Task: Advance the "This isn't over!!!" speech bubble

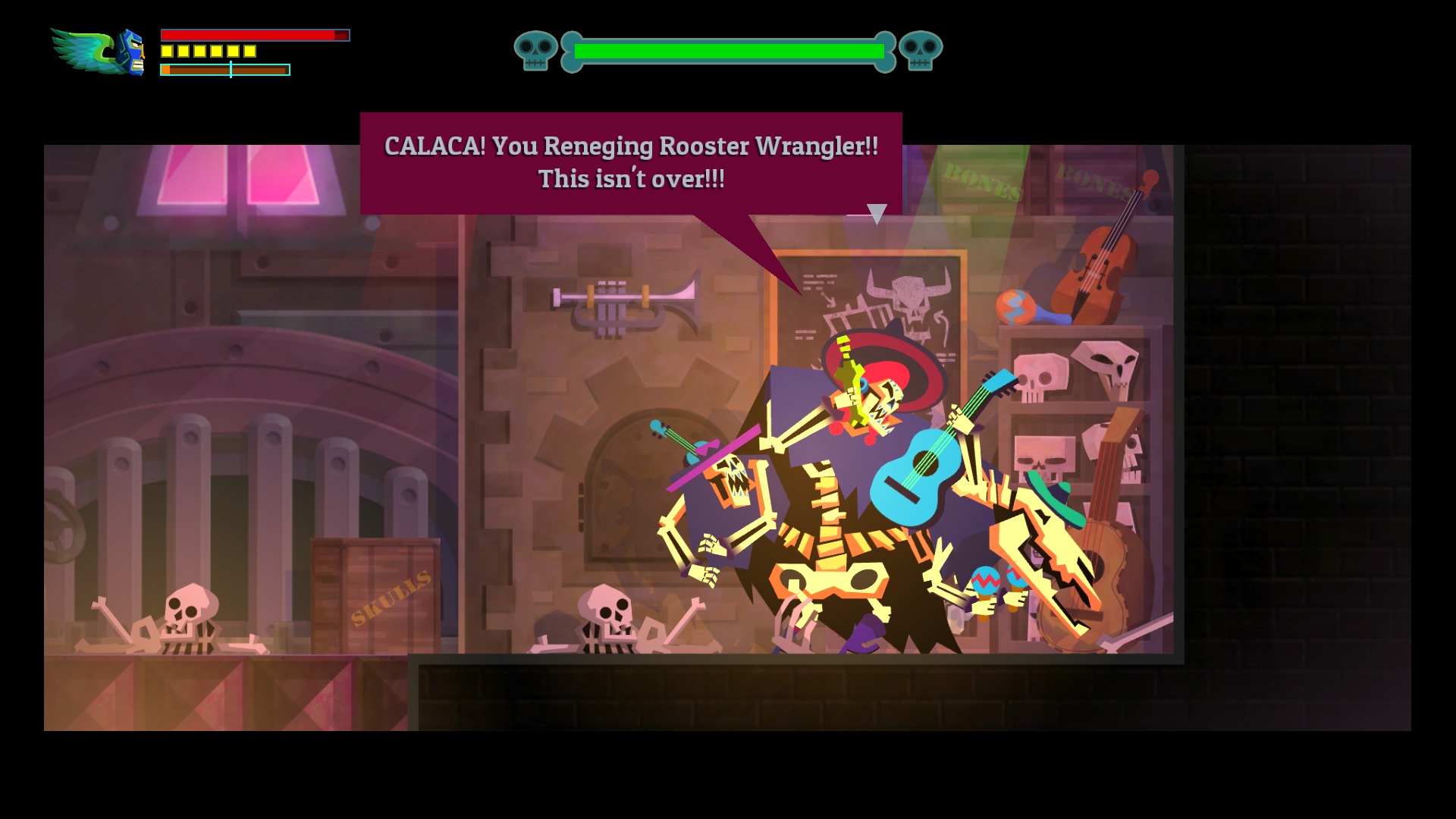Action: [630, 163]
